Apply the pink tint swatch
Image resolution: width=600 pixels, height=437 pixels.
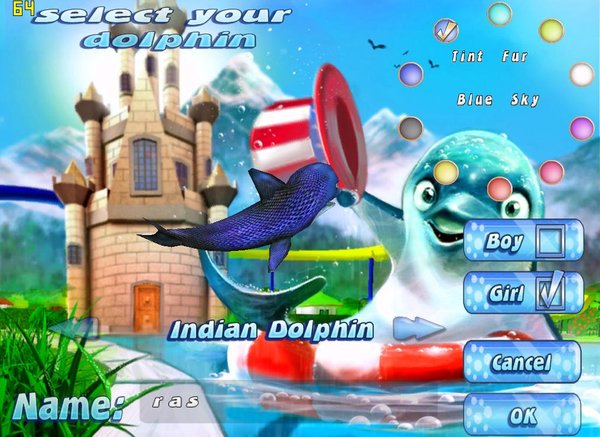click(551, 172)
